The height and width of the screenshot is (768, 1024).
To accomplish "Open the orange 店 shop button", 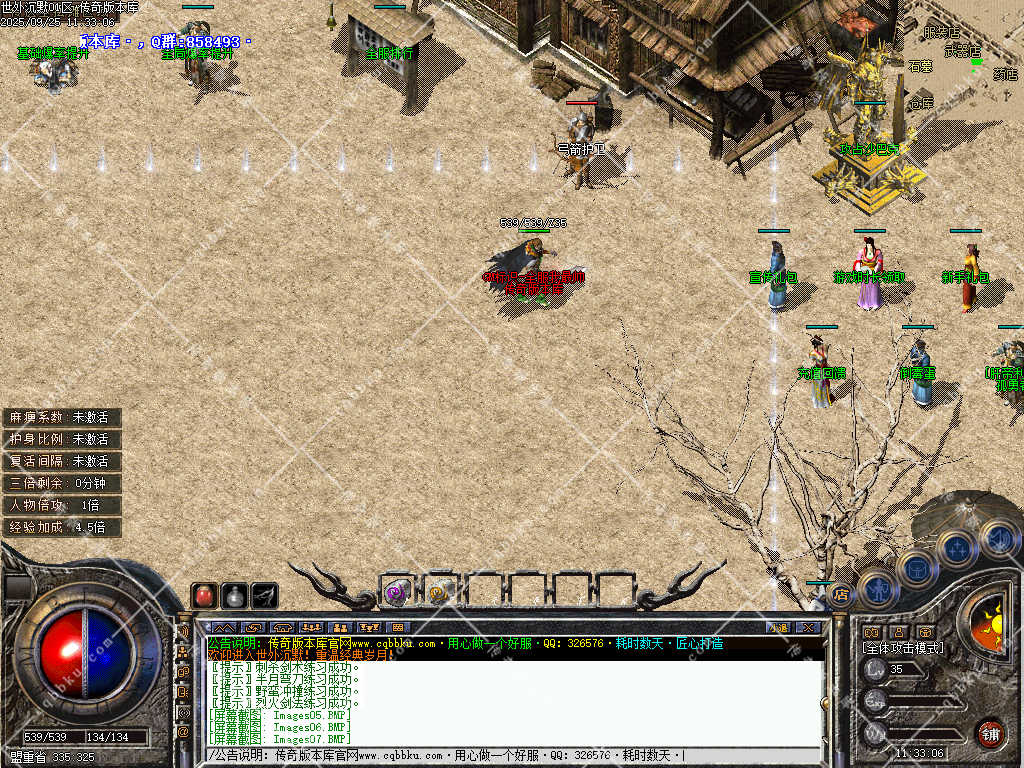I will (x=841, y=594).
